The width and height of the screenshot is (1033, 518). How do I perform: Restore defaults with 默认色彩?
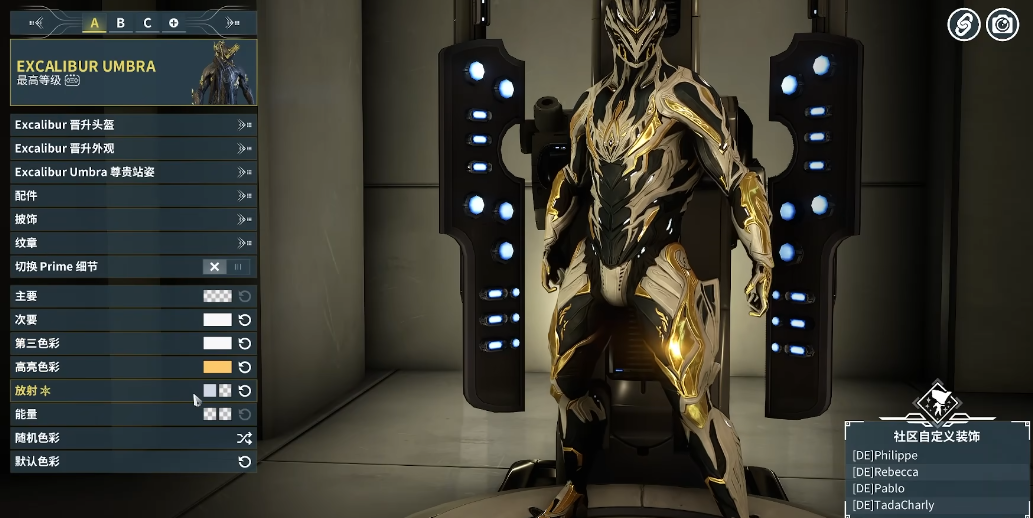pos(244,462)
